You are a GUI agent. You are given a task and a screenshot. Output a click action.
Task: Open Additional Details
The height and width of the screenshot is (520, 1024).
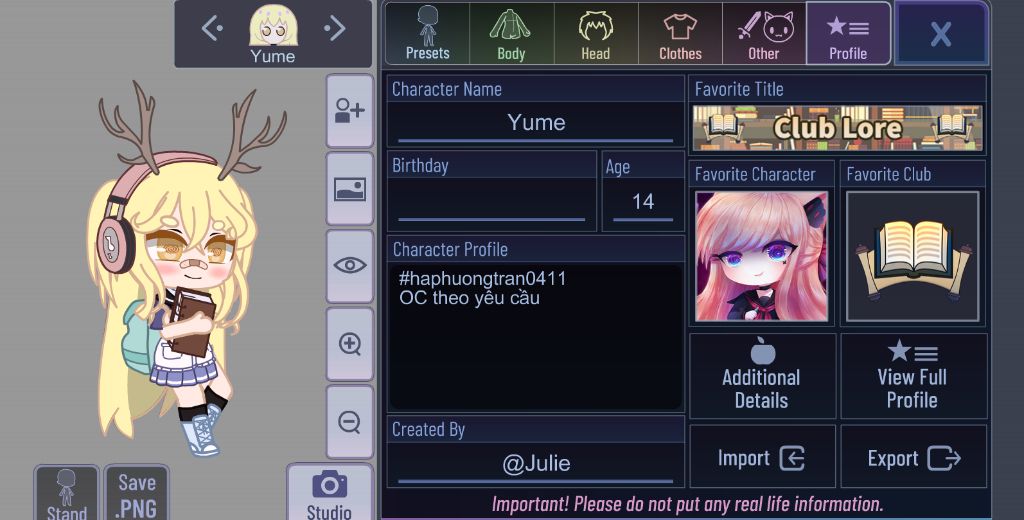click(762, 376)
